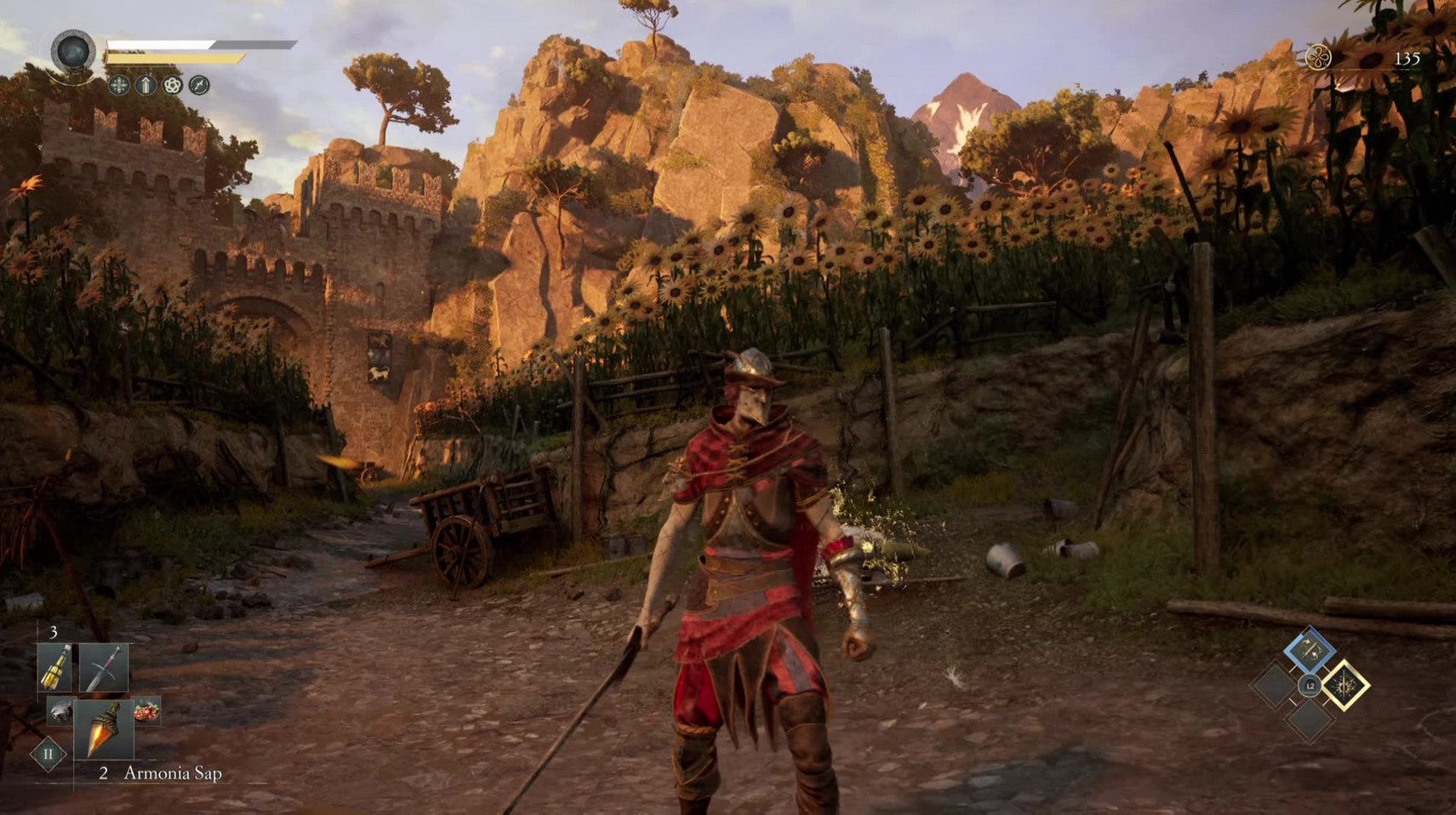Click the lightning bolt status icon

pyautogui.click(x=199, y=85)
